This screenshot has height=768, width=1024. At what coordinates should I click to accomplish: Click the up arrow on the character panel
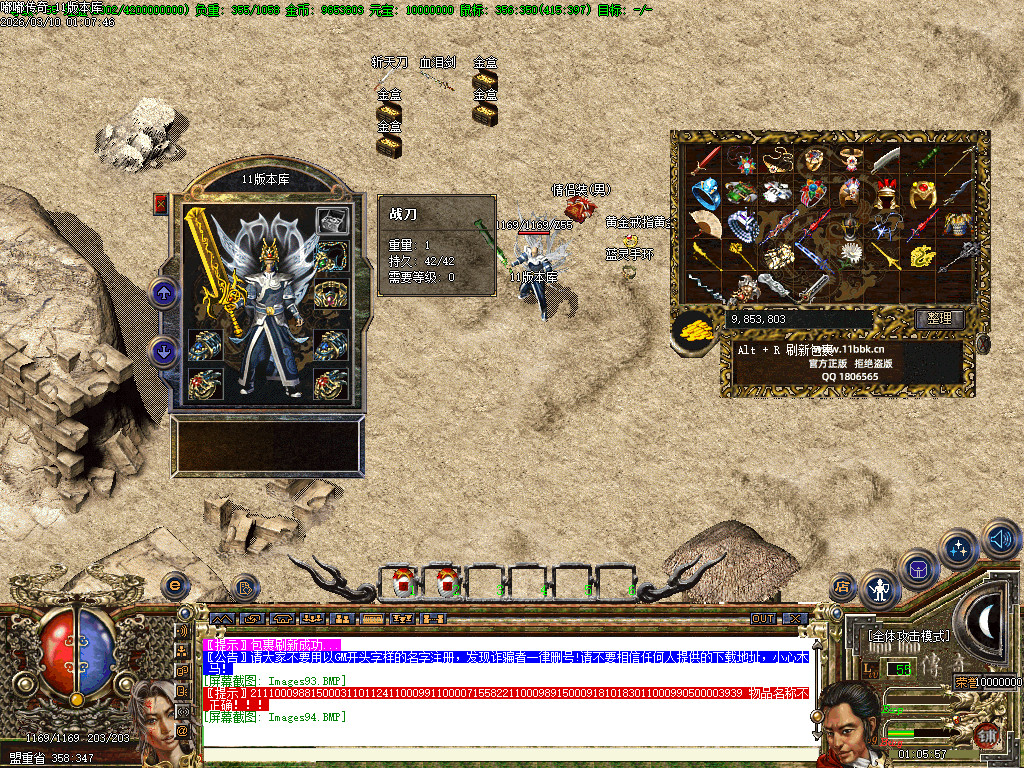[x=164, y=292]
